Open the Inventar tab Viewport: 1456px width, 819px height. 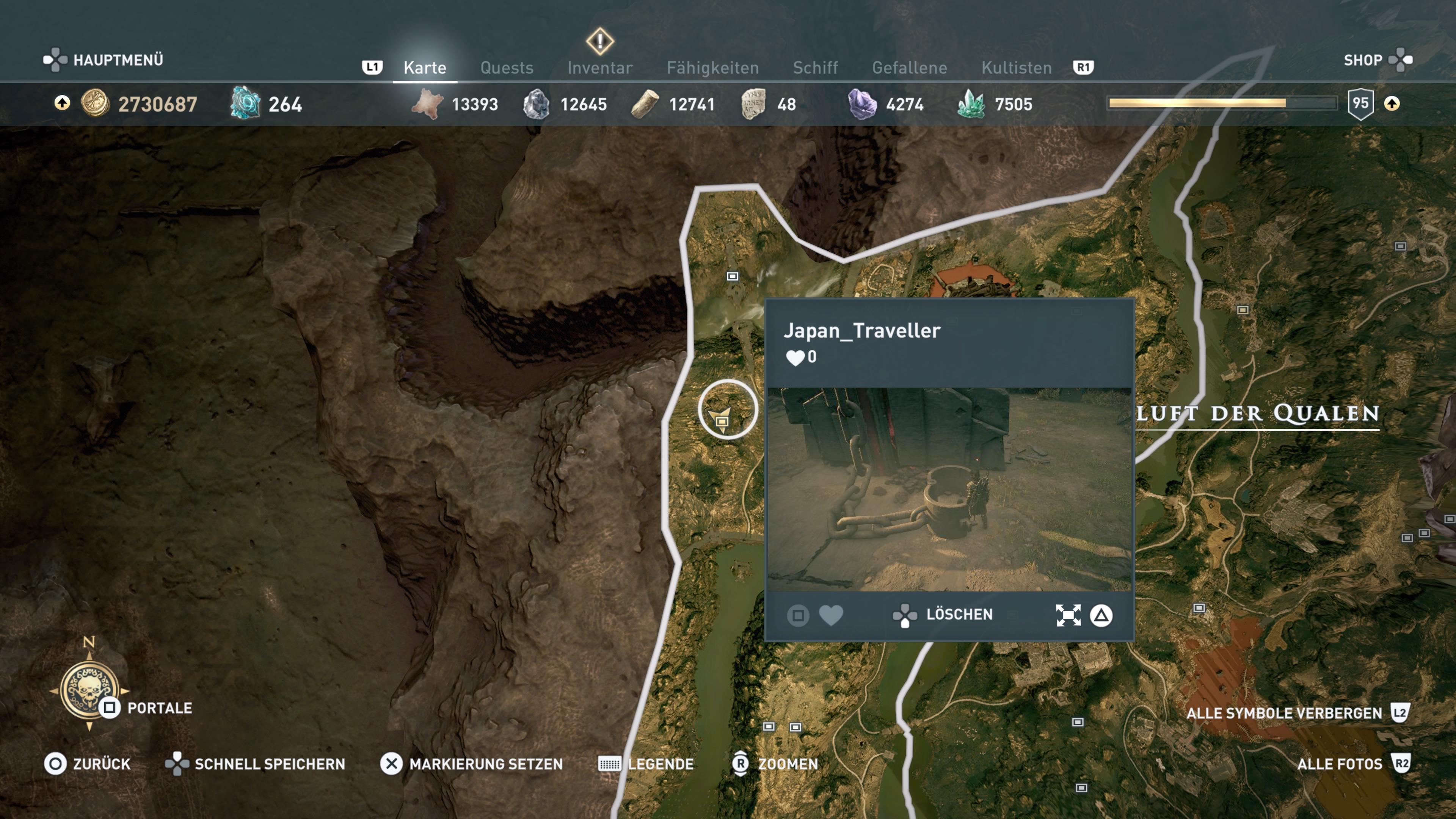(600, 68)
